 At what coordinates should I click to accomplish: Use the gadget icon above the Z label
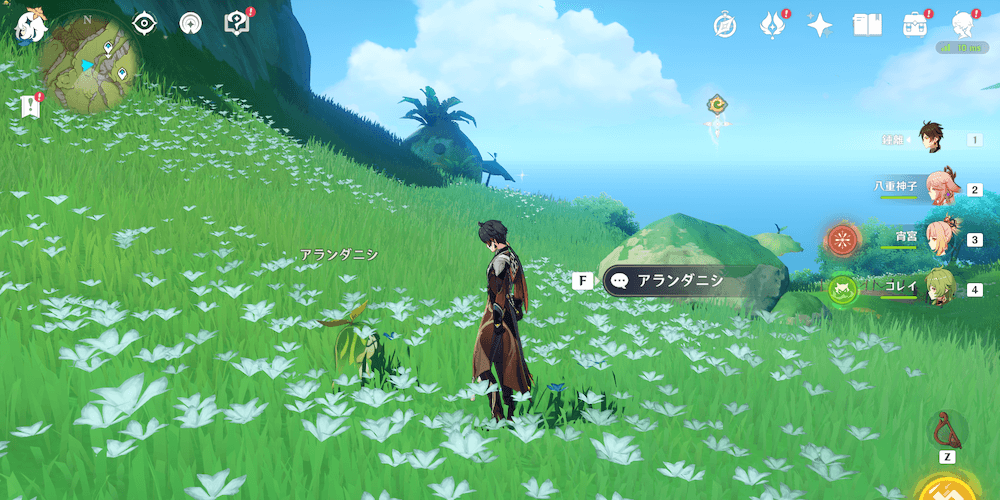pyautogui.click(x=946, y=430)
